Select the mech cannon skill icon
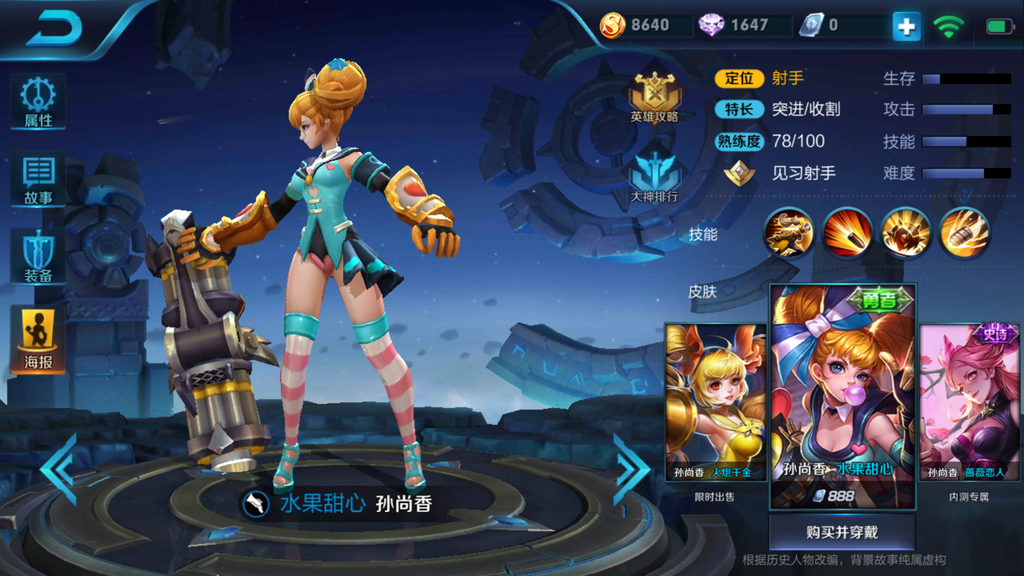The width and height of the screenshot is (1024, 576). coord(789,233)
